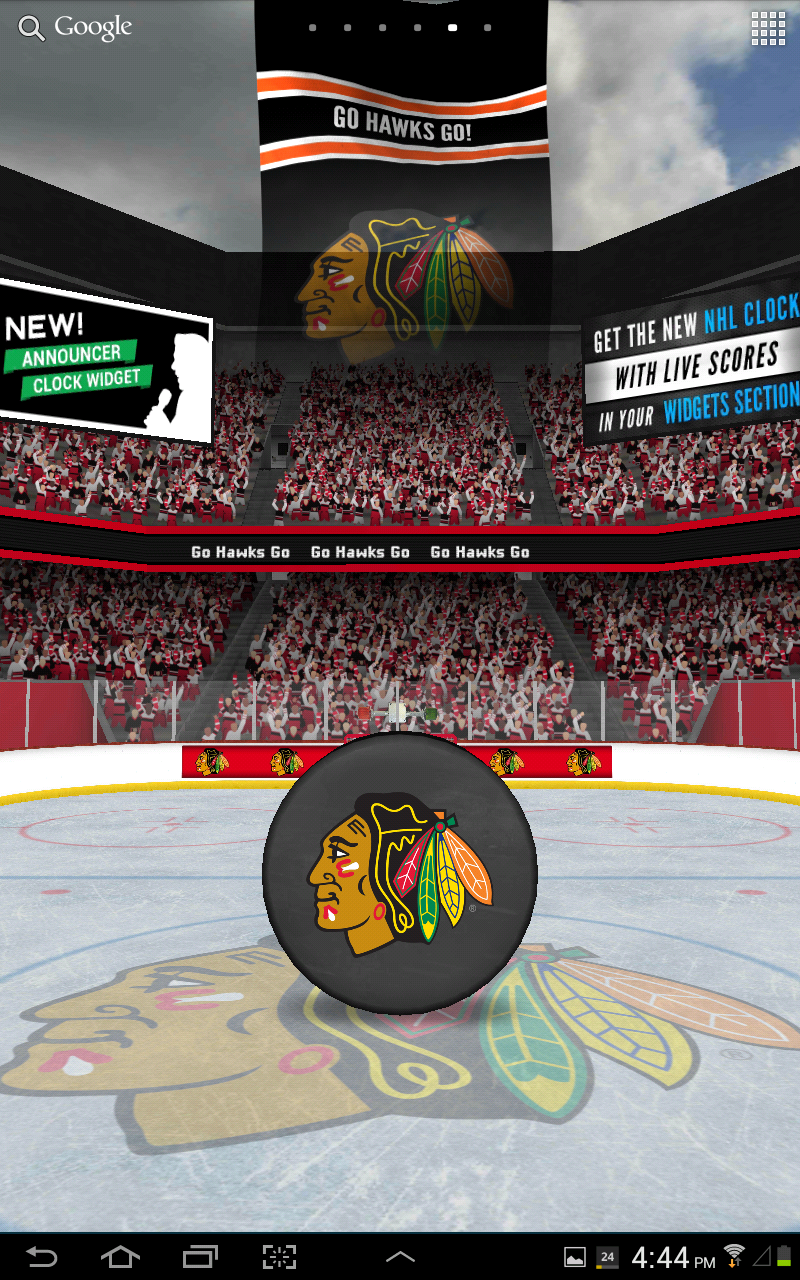Image resolution: width=800 pixels, height=1280 pixels.
Task: Capture the screen with the screenshot button
Action: tap(280, 1256)
